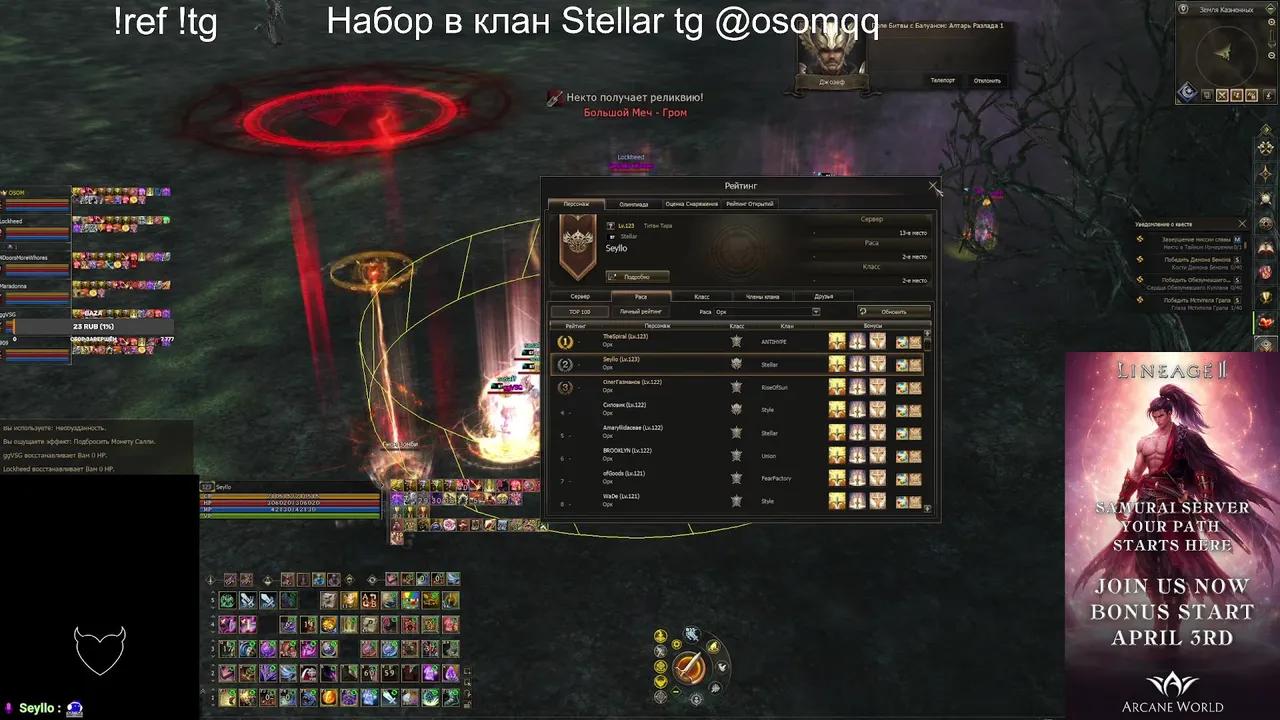Activate the TOP 100 ranking filter
Viewport: 1280px width, 720px height.
(x=579, y=311)
